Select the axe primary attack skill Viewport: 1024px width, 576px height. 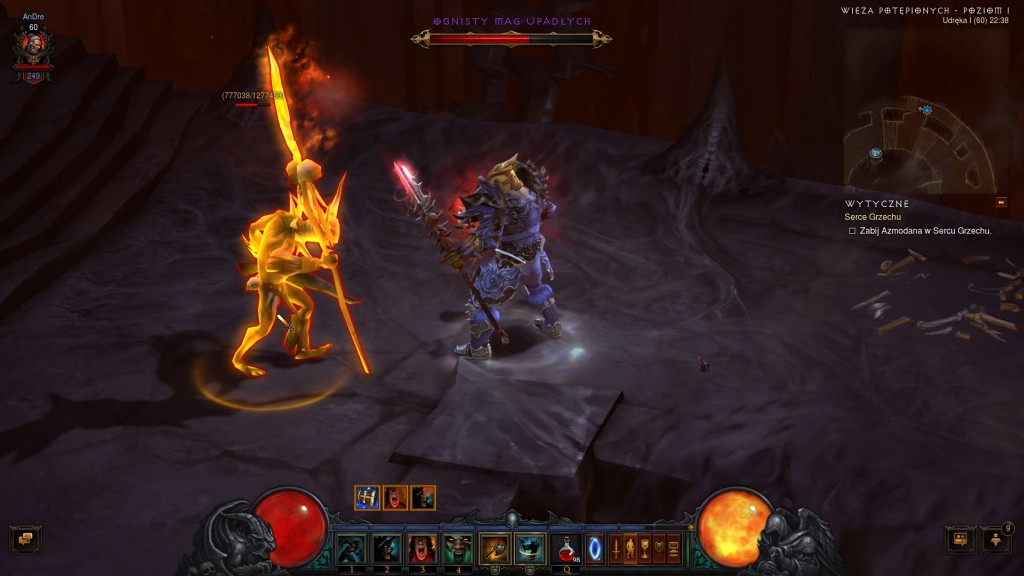[x=495, y=549]
